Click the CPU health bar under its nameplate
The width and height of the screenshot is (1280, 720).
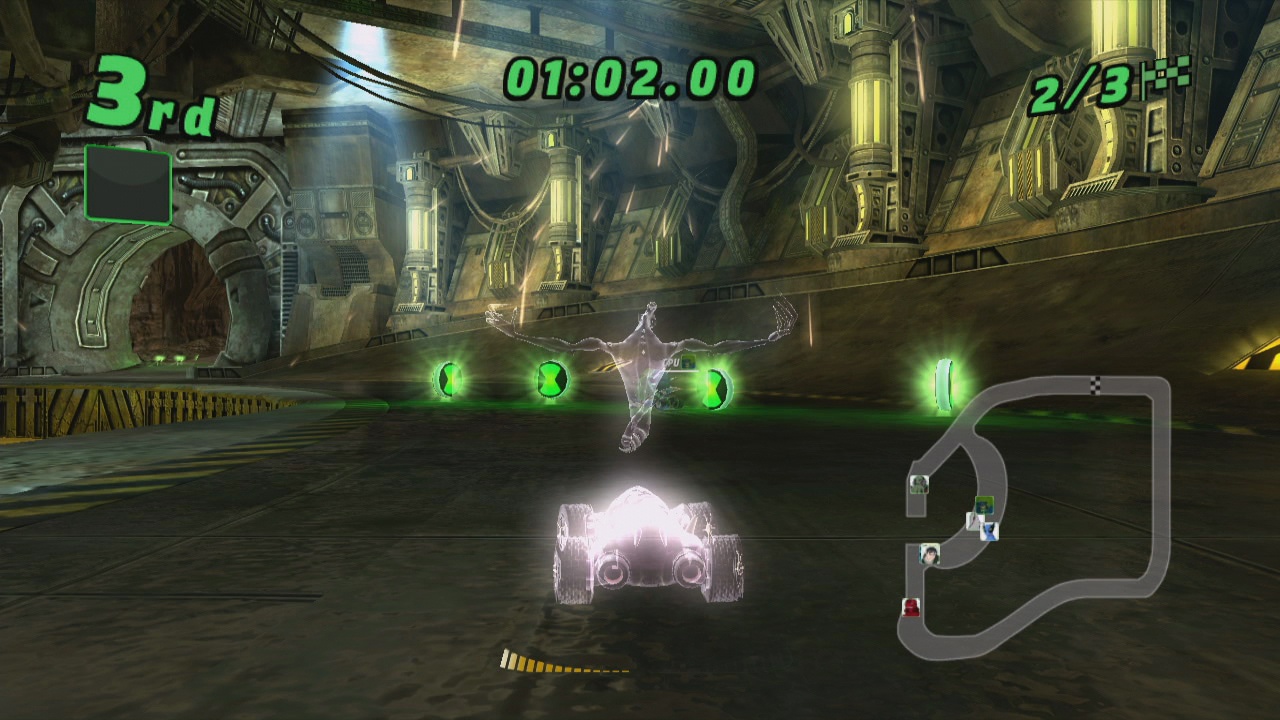tap(681, 371)
